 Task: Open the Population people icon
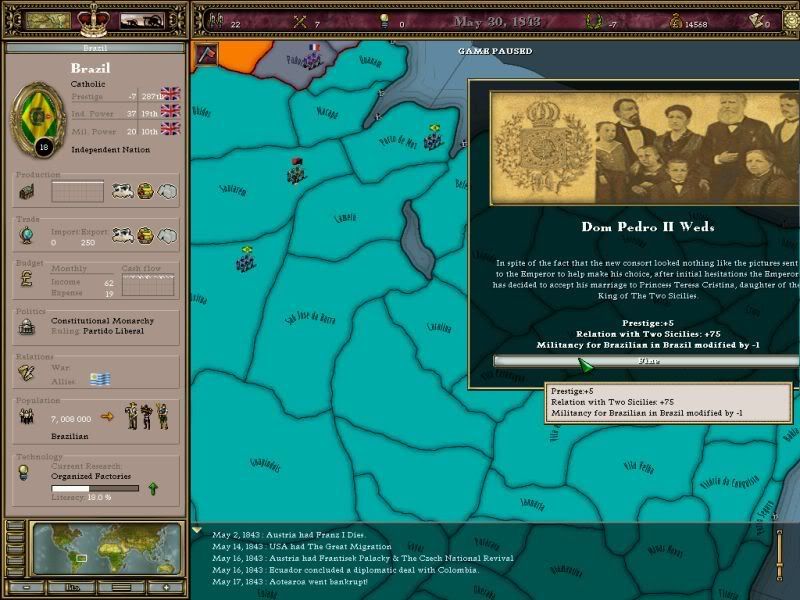coord(27,418)
